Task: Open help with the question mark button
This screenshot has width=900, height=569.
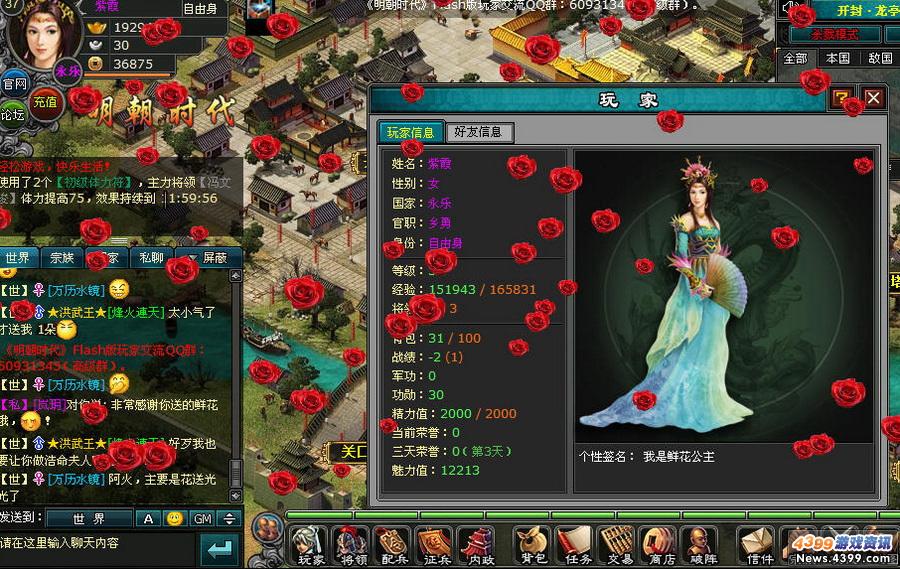Action: point(842,98)
